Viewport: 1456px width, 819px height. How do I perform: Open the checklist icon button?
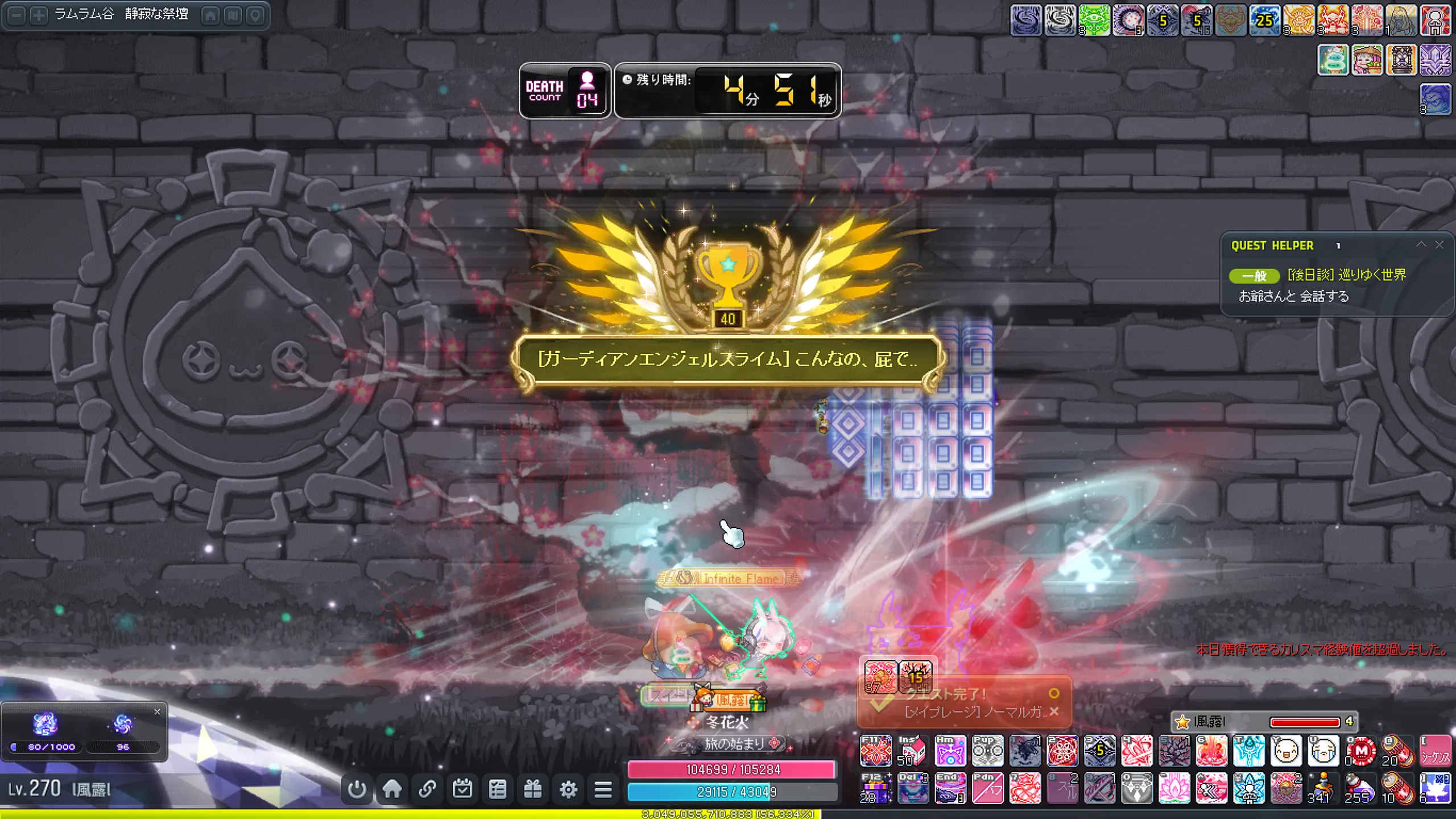click(498, 789)
